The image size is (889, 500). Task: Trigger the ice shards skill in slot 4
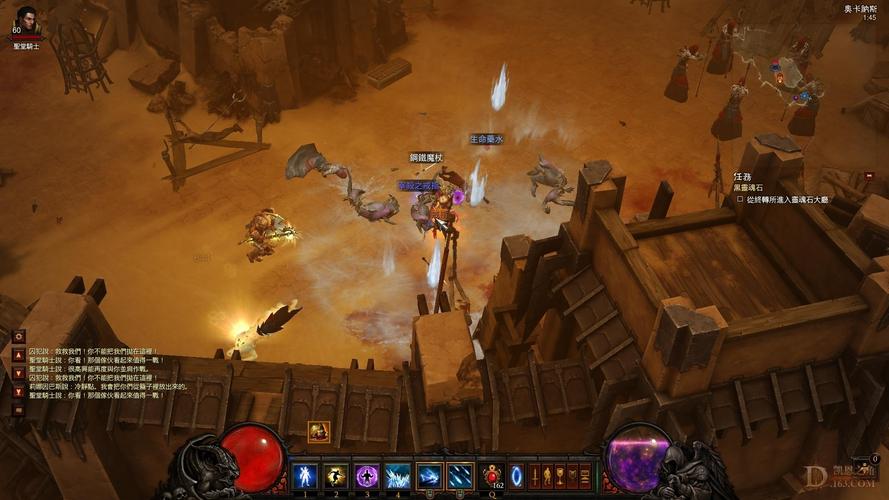pos(398,476)
